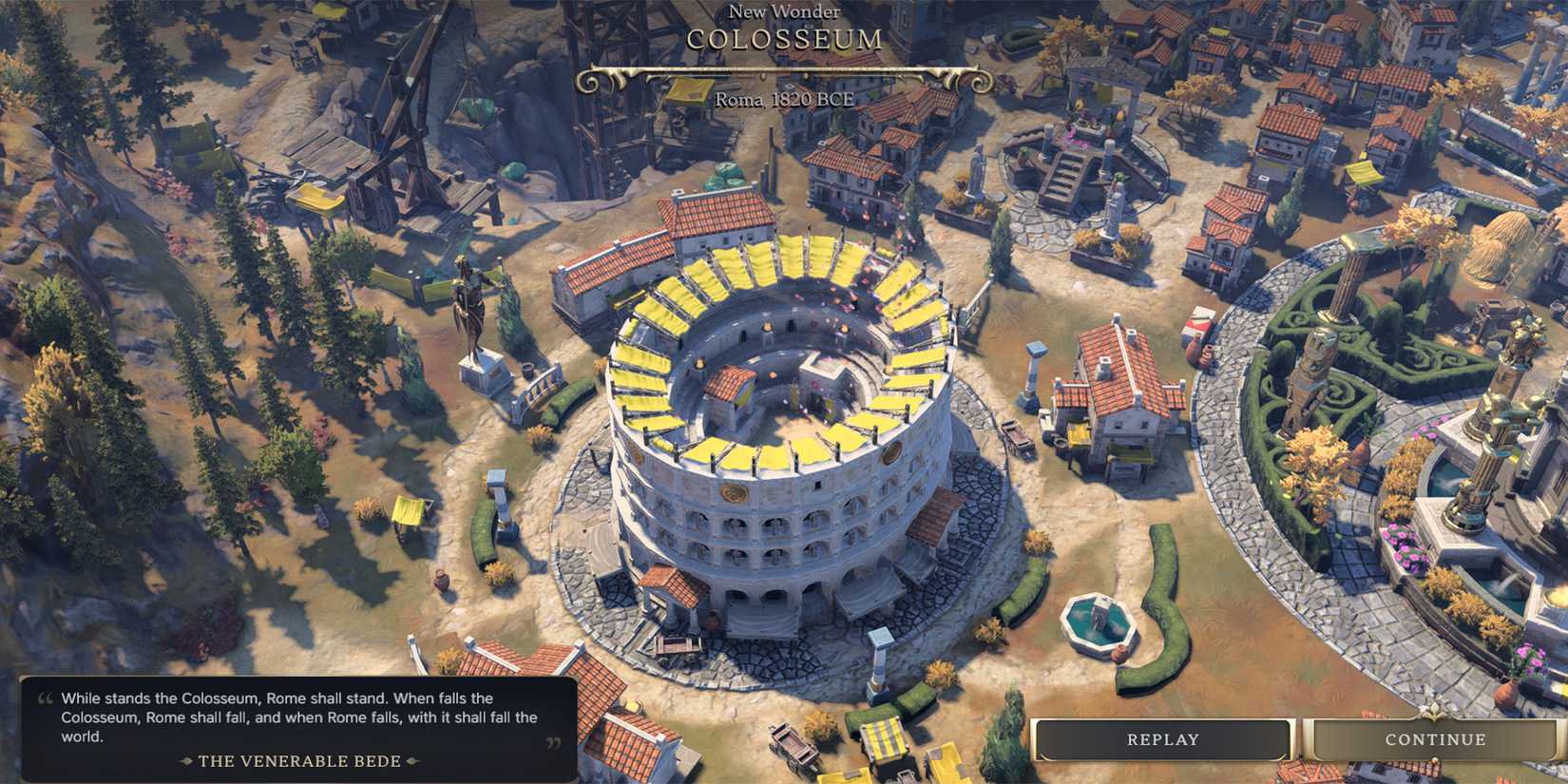Click the diamond ornament beside THE VENERABLE BEDE
The height and width of the screenshot is (784, 1568).
(187, 760)
